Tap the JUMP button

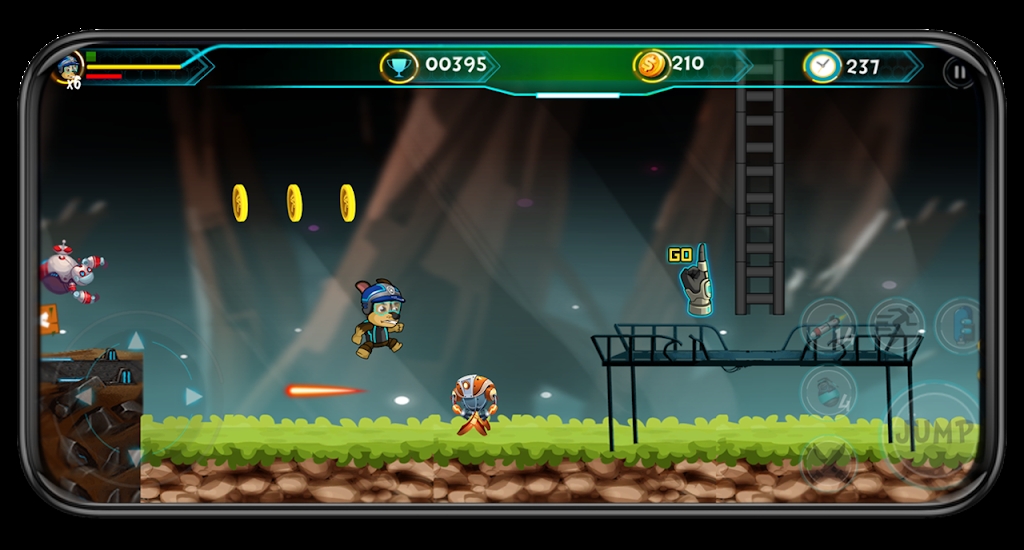click(x=933, y=432)
